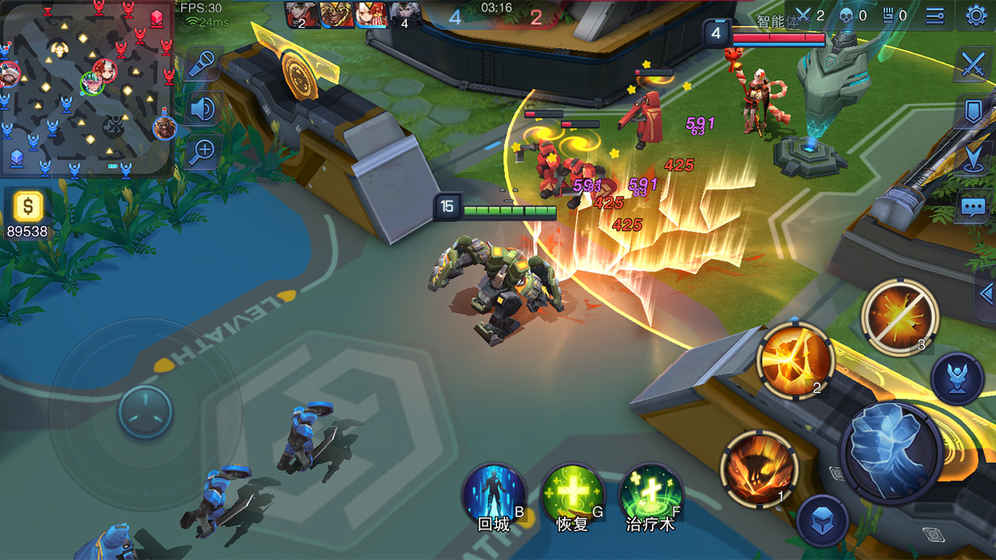Open the chat bubble quick messages
This screenshot has height=560, width=996.
pos(974,207)
